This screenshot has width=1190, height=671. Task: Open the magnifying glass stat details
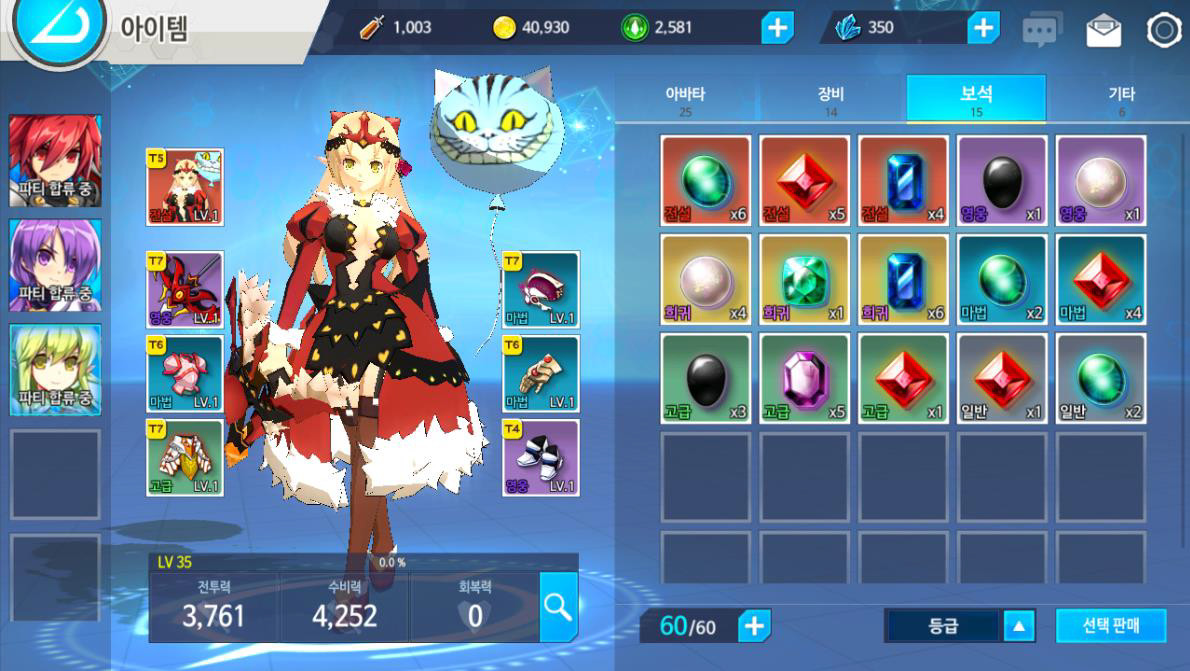coord(558,606)
